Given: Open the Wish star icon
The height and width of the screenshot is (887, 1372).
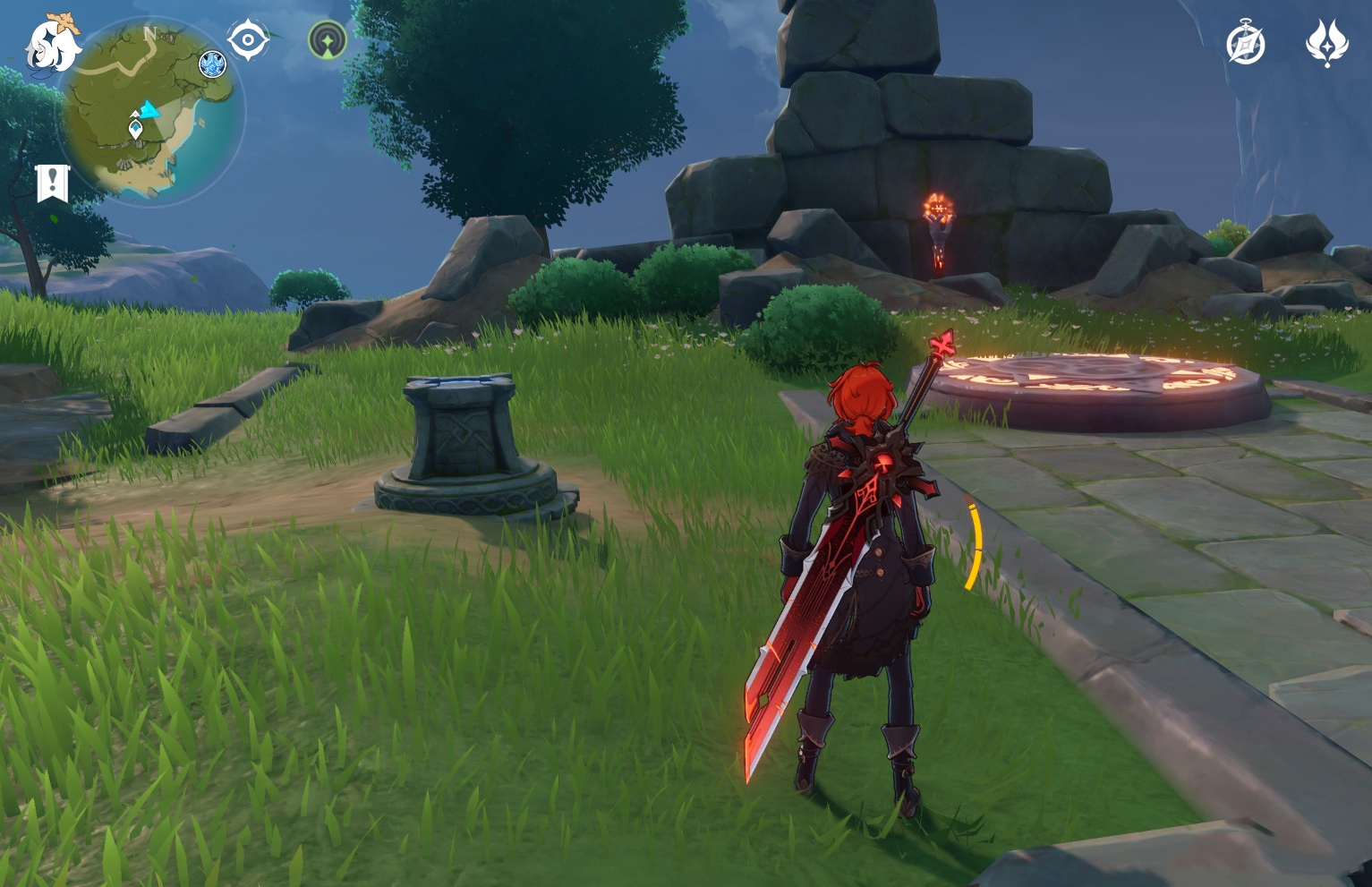Looking at the screenshot, I should [x=1326, y=42].
